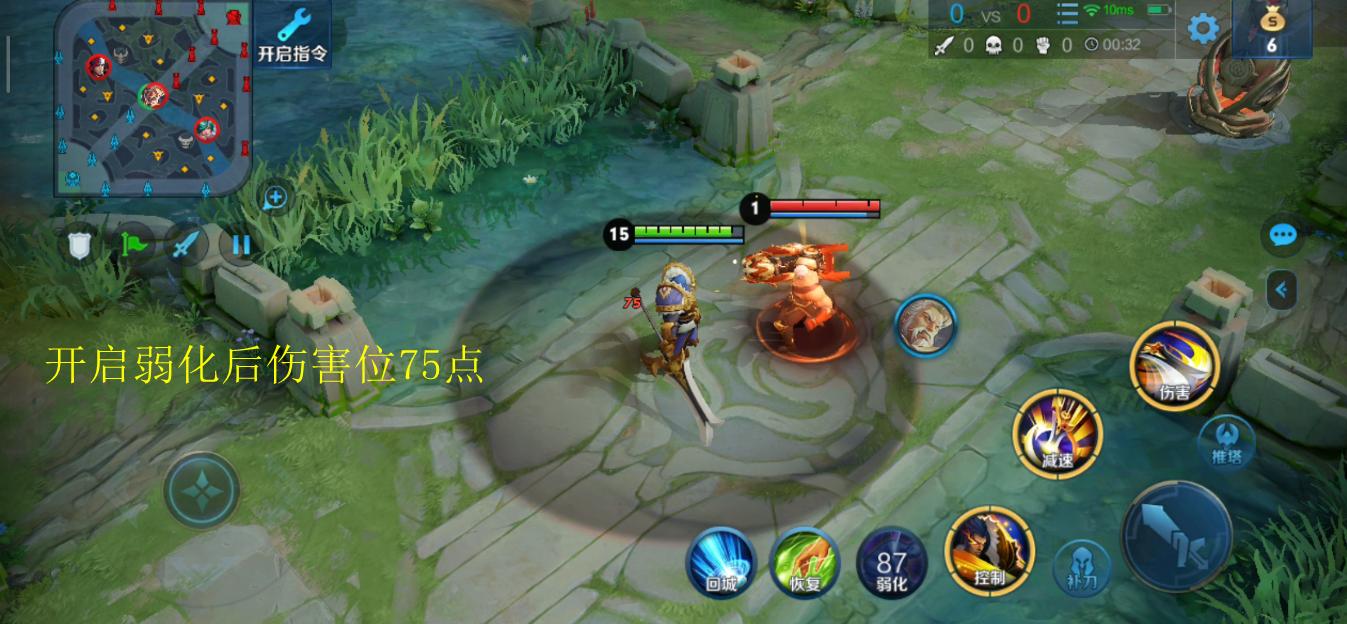
Task: Open the three-line scoreboard list icon
Action: point(1067,14)
